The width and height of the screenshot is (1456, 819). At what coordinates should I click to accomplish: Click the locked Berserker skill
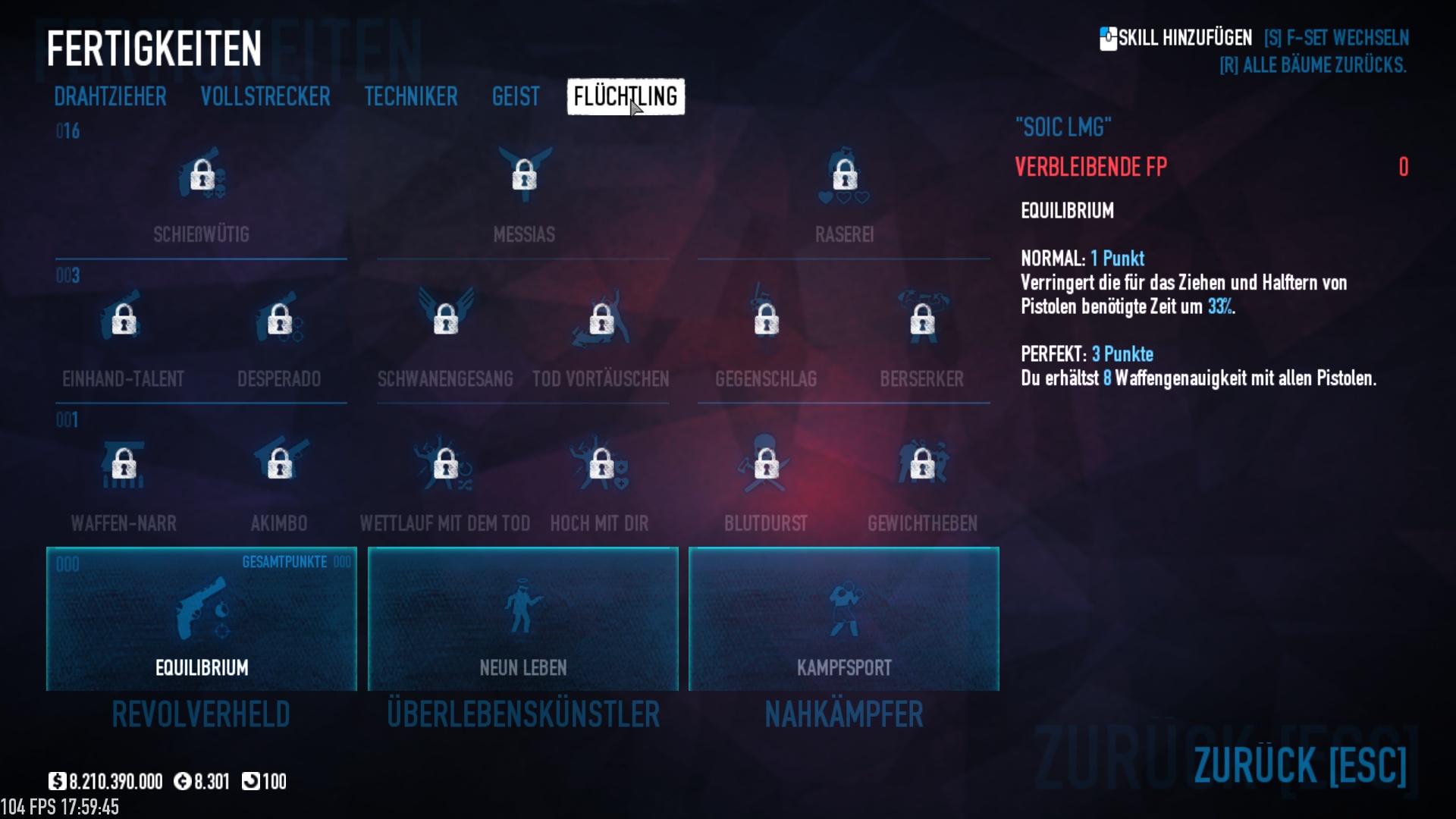tap(922, 320)
